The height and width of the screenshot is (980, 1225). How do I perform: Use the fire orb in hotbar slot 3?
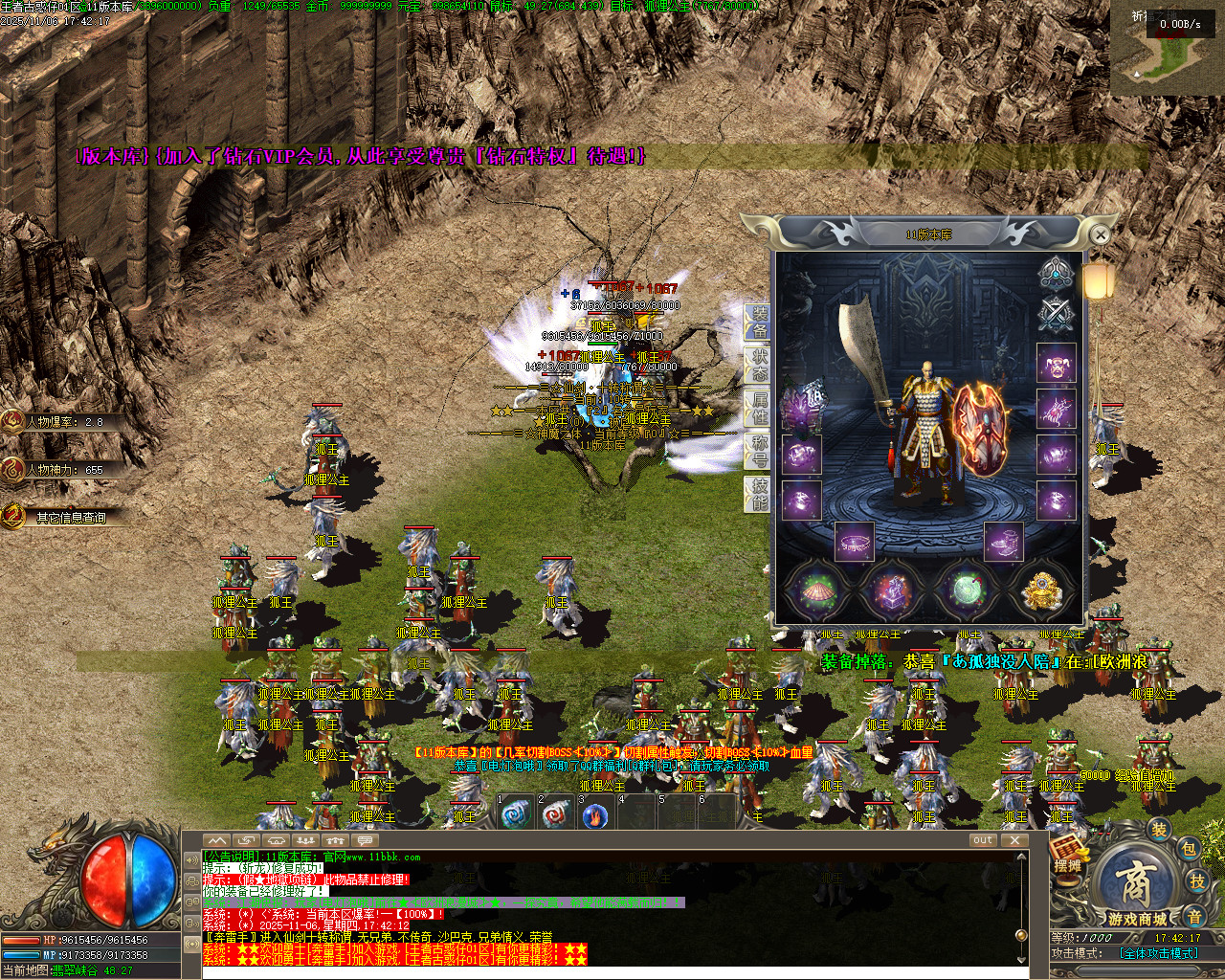(x=595, y=815)
